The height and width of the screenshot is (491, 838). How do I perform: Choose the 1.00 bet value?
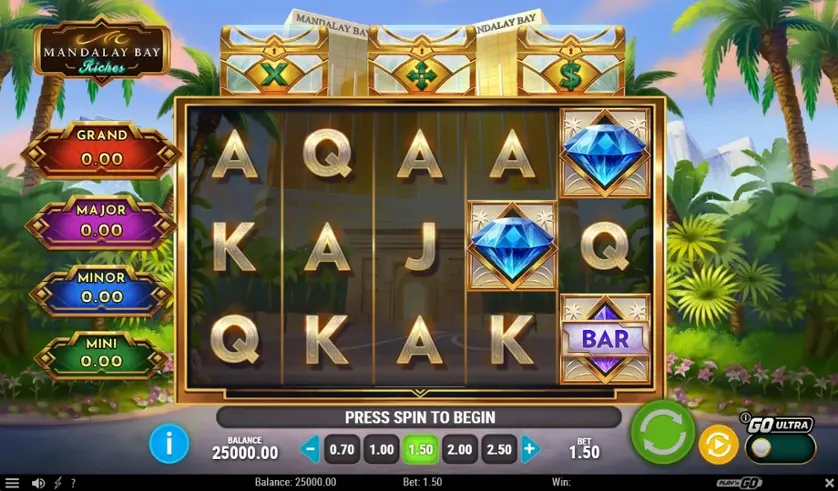(x=381, y=449)
